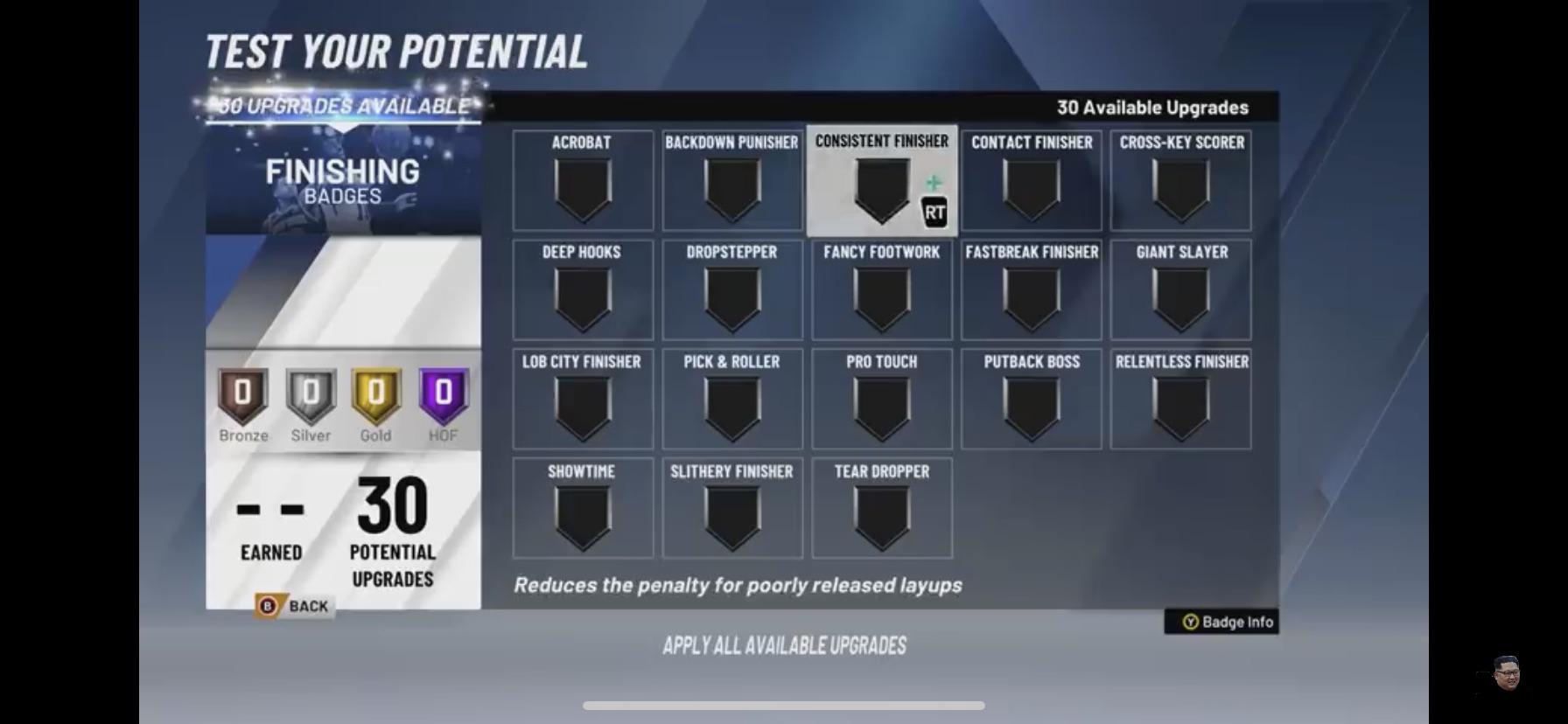Toggle the Bronze tier filter
This screenshot has height=724, width=1568.
[242, 402]
